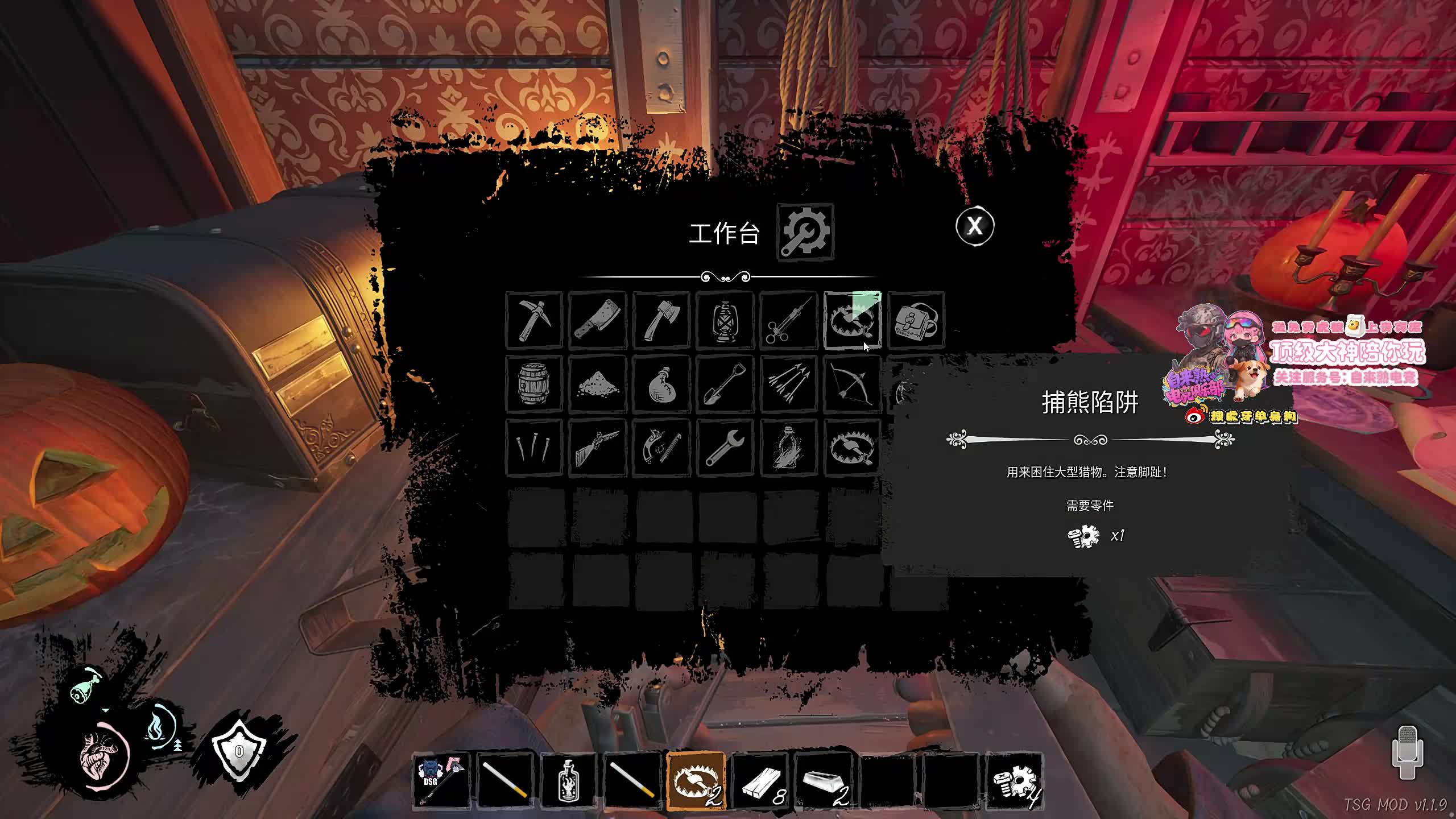The image size is (1456, 819).
Task: Select the wooden planks hotbar slot
Action: click(760, 781)
